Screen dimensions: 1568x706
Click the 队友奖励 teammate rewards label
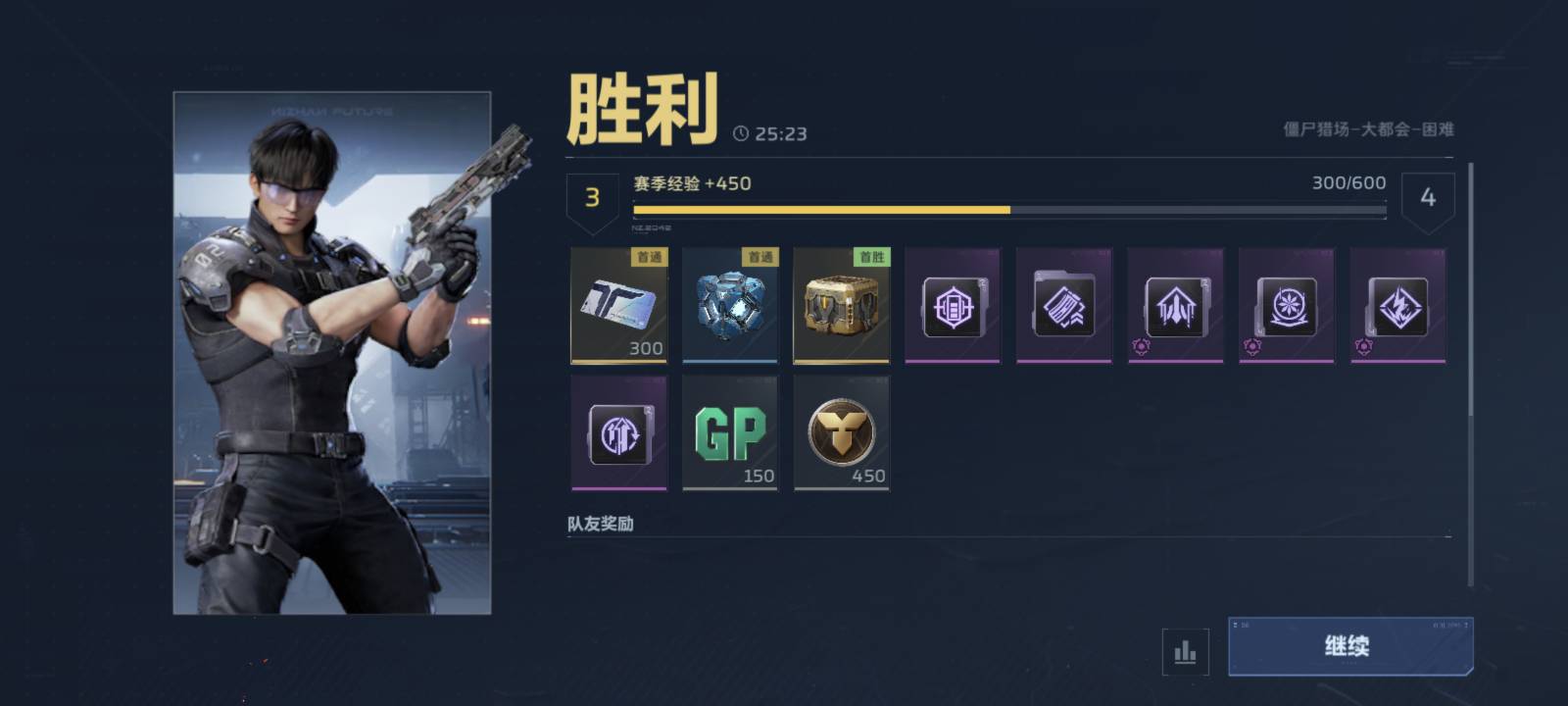click(x=599, y=523)
